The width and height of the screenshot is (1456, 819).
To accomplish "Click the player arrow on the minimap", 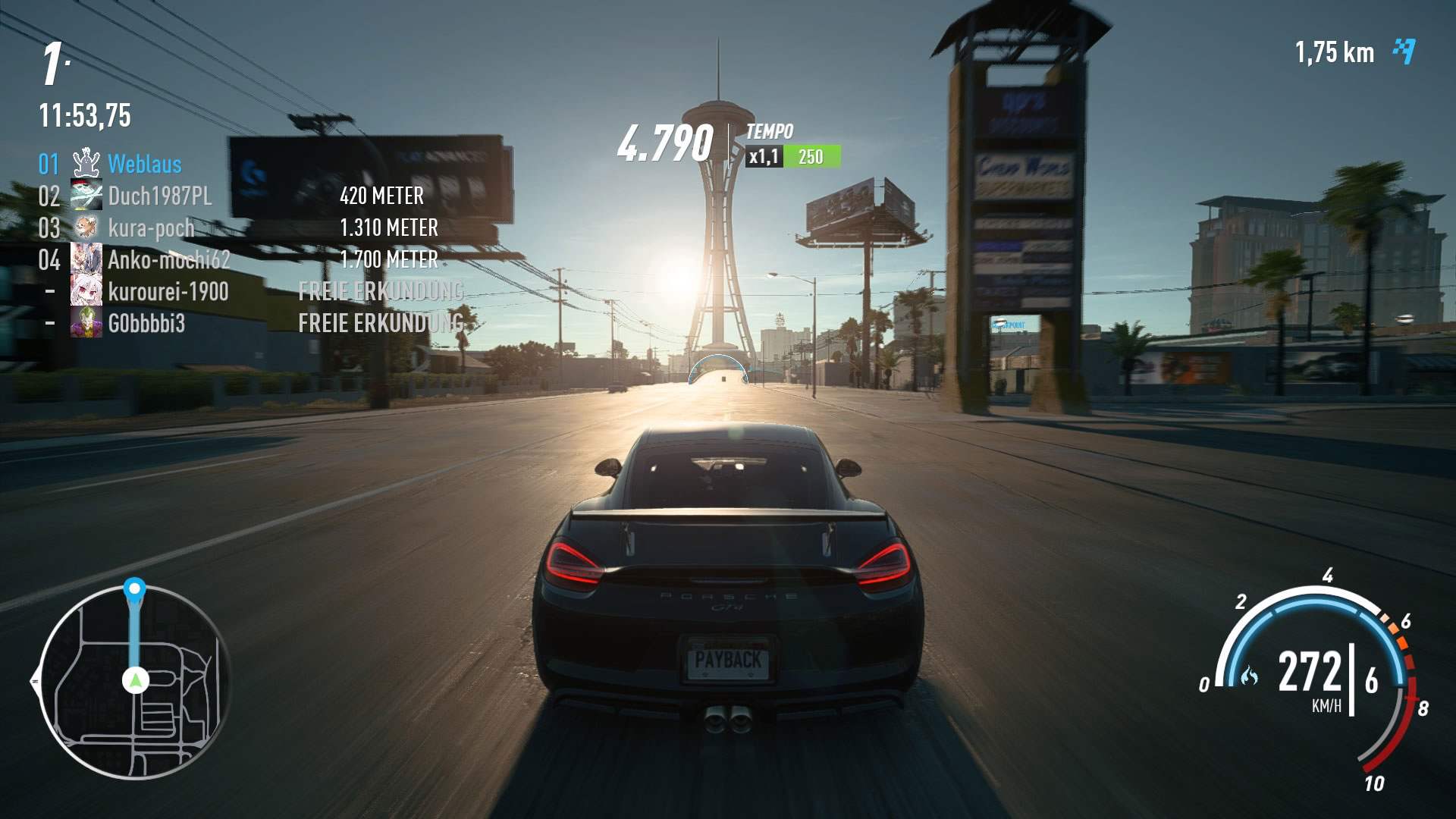I will (x=136, y=680).
